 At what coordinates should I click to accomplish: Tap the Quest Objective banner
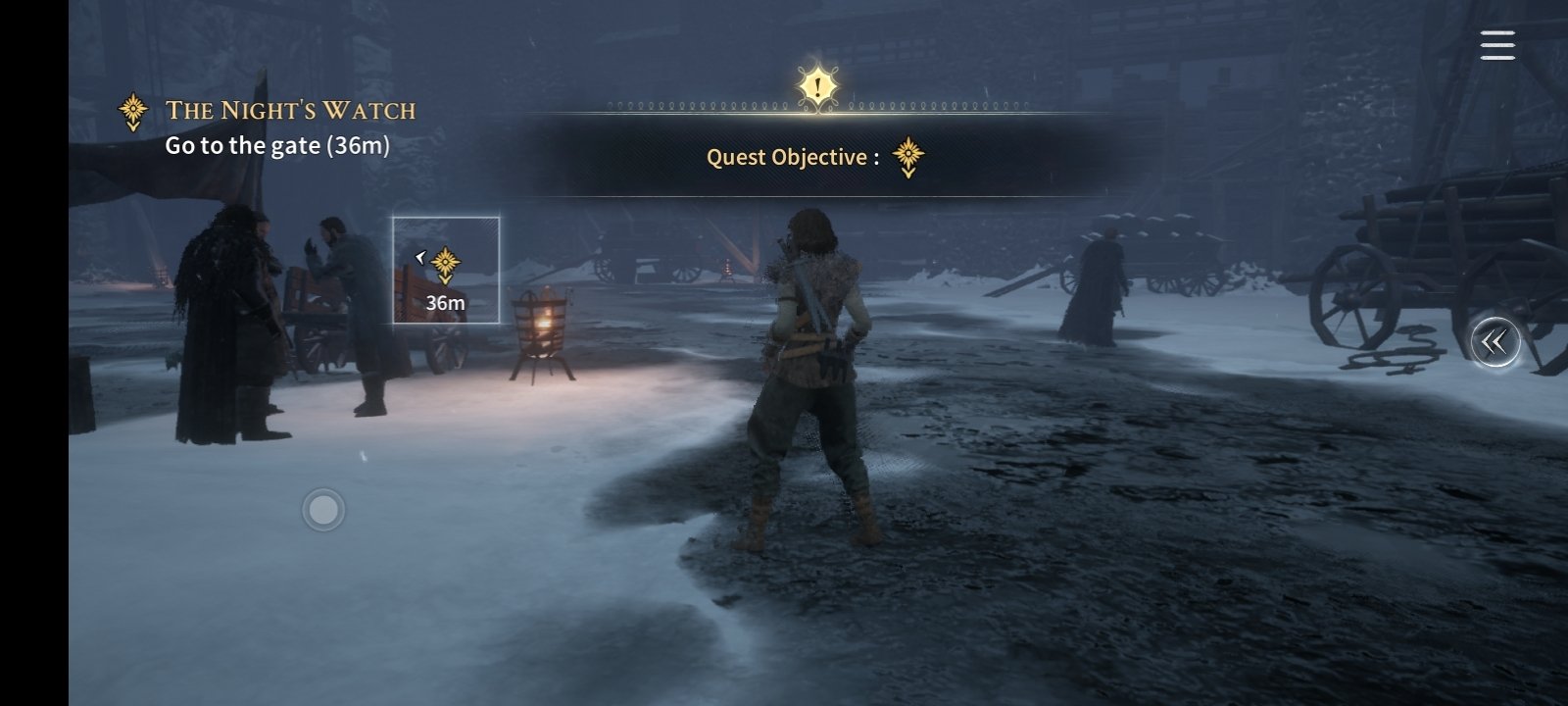click(x=815, y=156)
